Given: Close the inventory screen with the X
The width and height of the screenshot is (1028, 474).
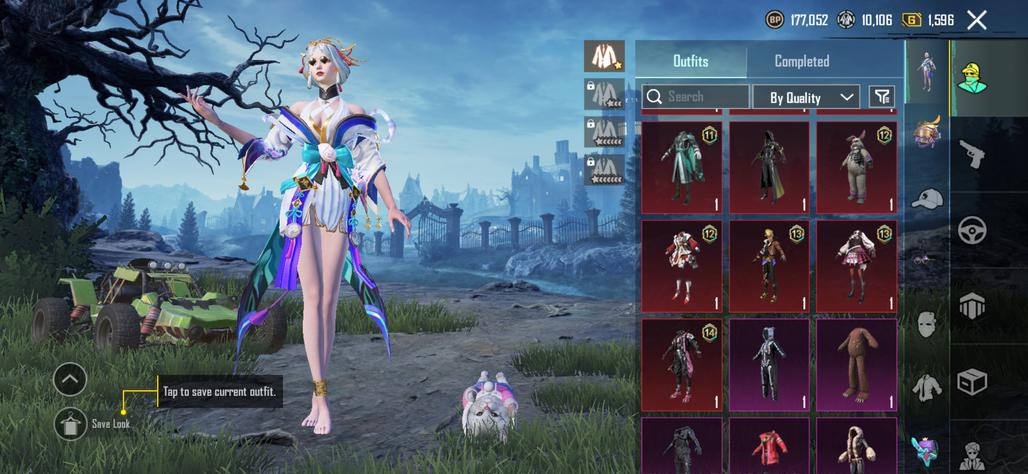Looking at the screenshot, I should coord(977,20).
